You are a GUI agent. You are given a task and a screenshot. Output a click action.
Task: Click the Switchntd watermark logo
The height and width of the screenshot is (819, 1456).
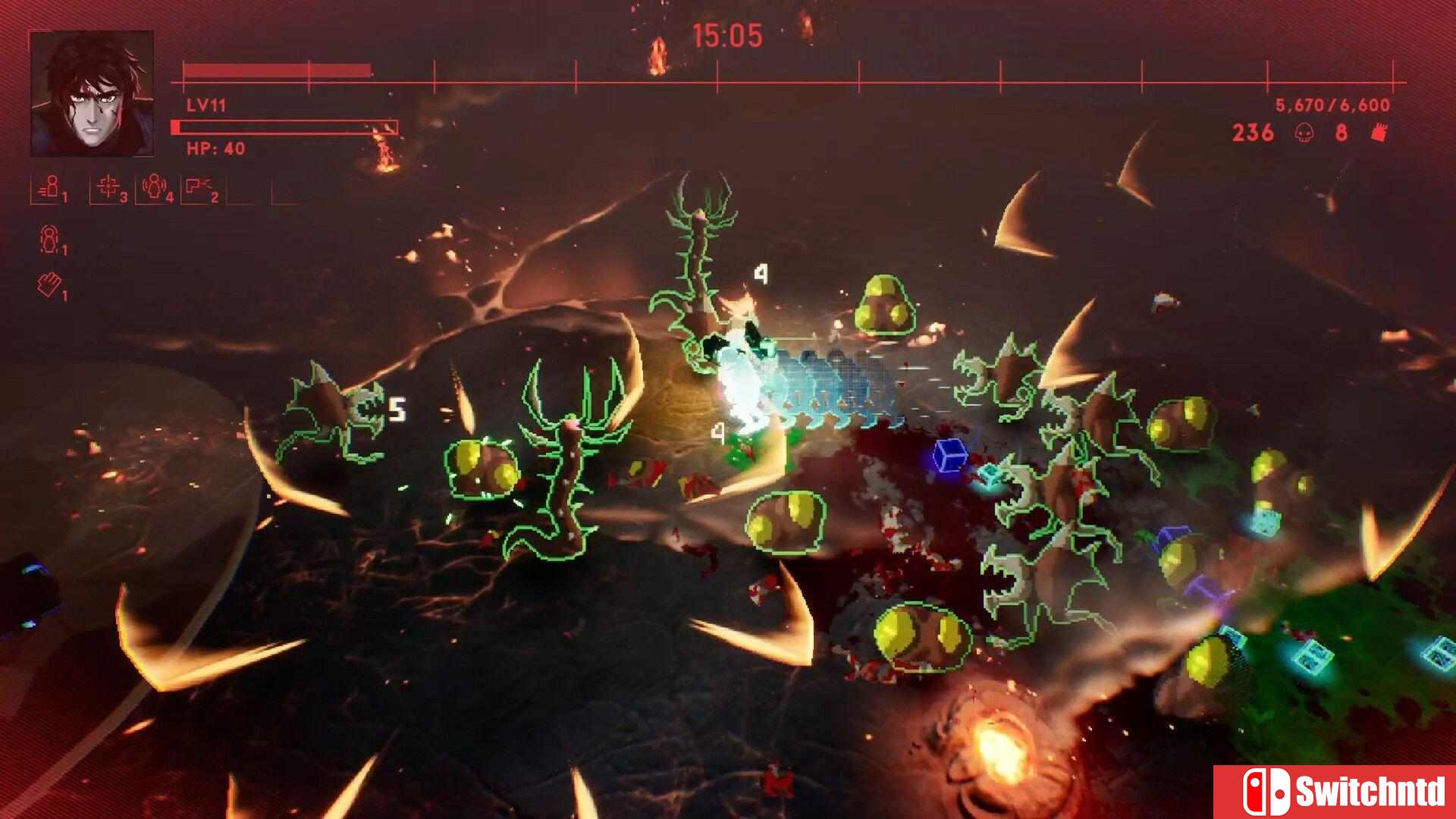[x=1335, y=792]
